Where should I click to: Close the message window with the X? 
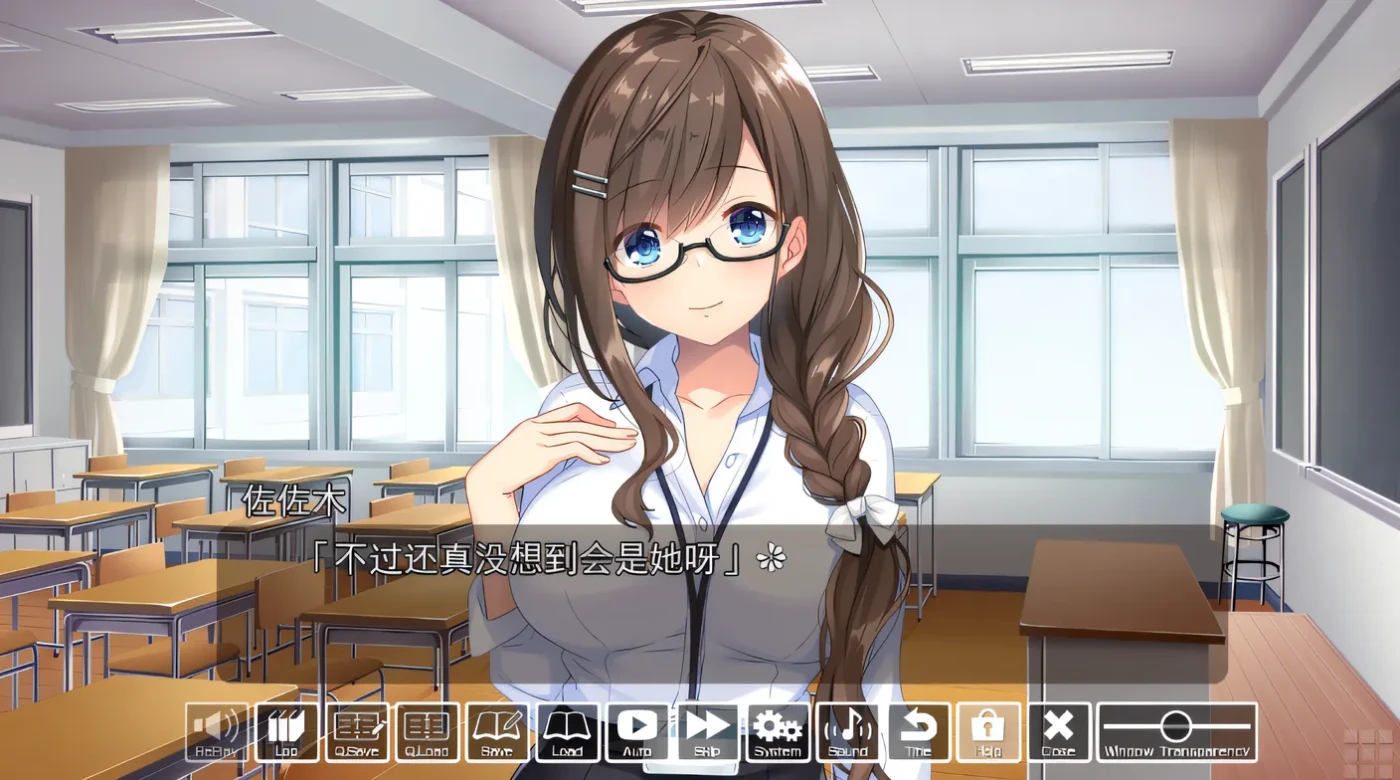click(x=1058, y=732)
